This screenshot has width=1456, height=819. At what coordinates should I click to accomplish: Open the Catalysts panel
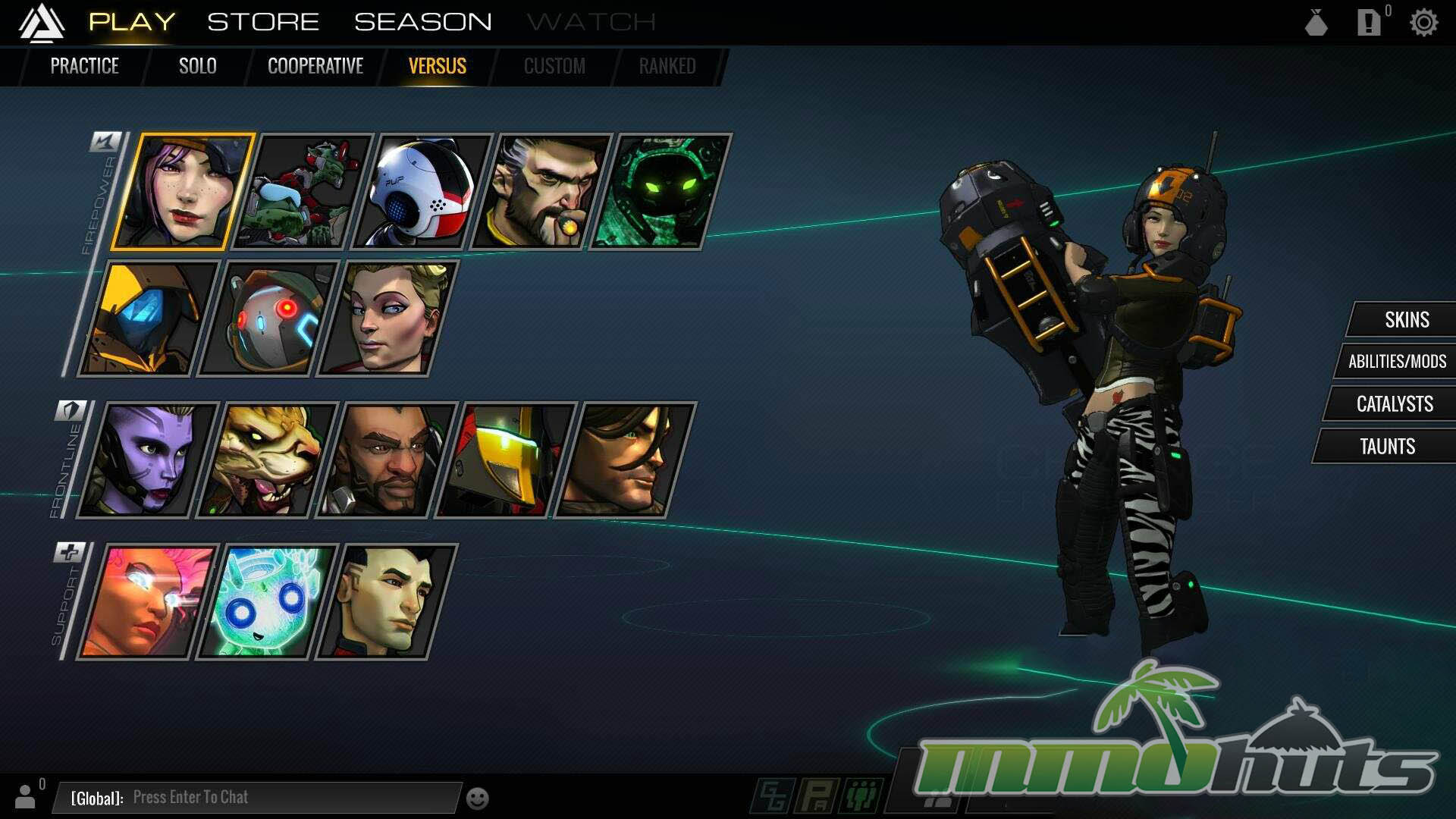[x=1394, y=404]
